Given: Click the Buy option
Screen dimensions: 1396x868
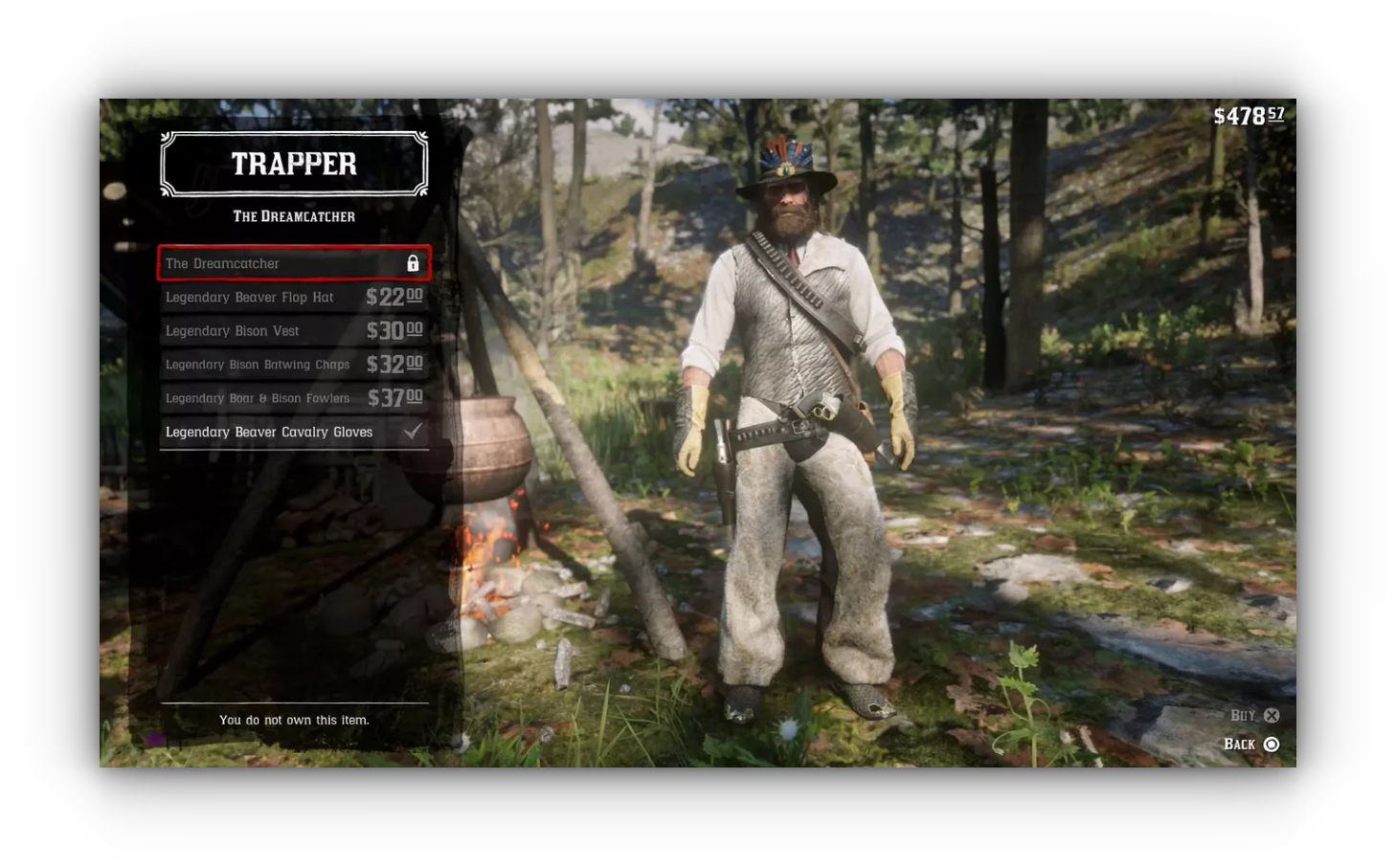Looking at the screenshot, I should coord(1255,716).
